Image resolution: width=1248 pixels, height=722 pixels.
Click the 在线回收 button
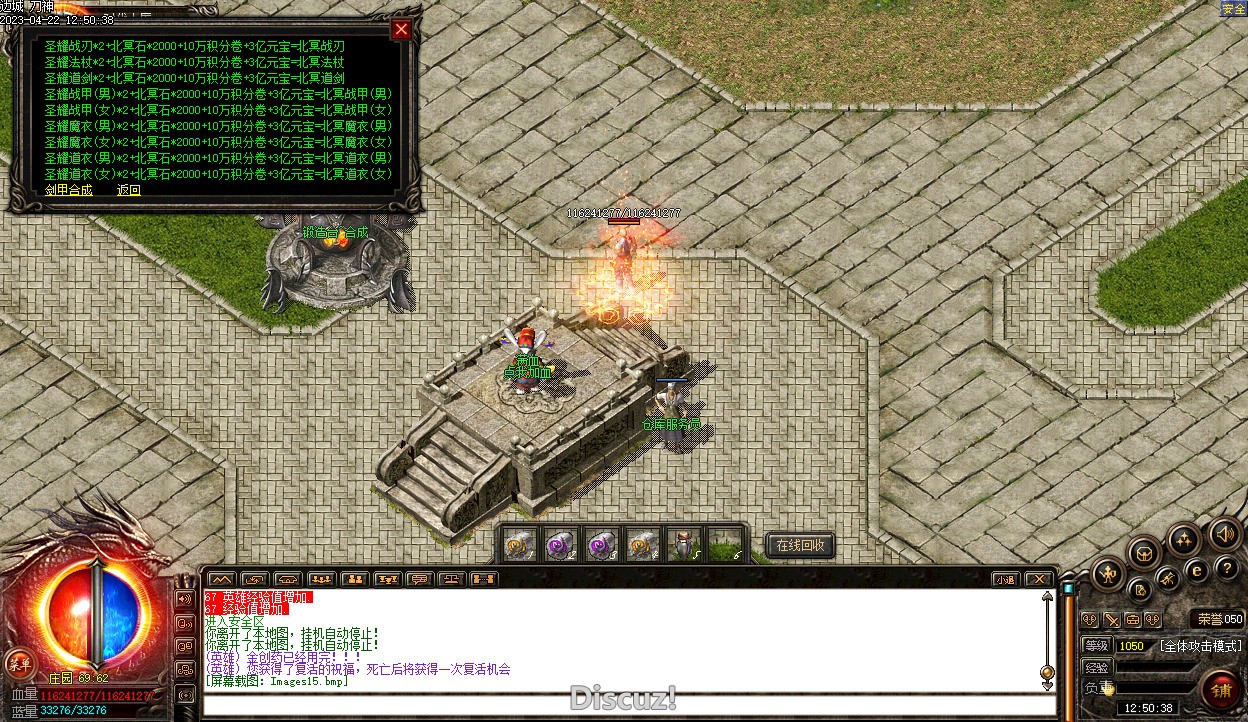pos(800,545)
